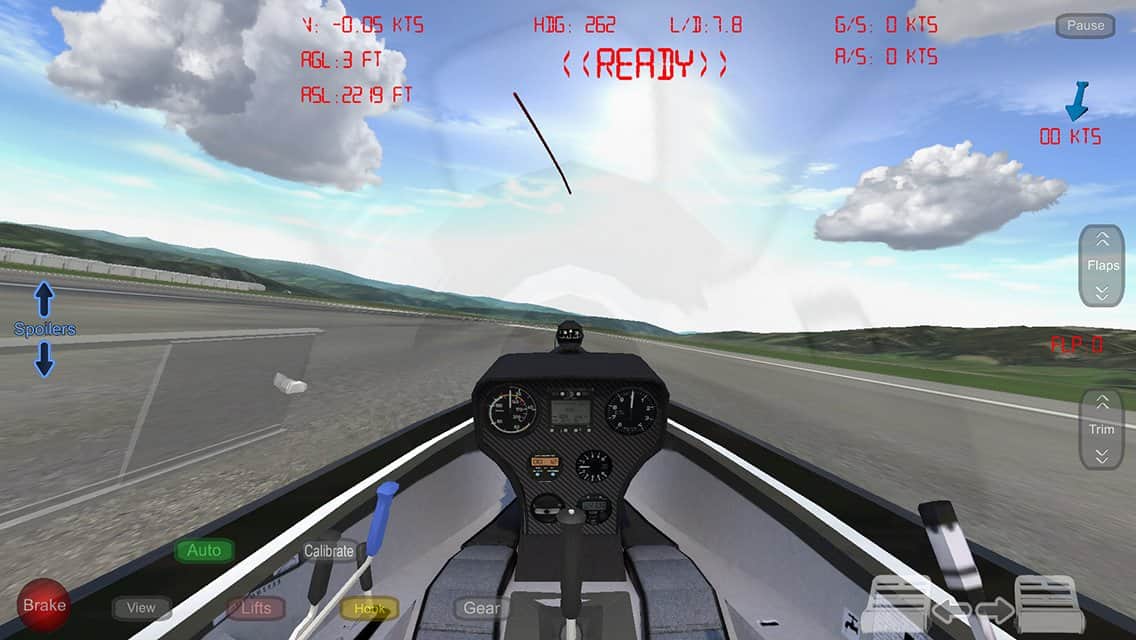The height and width of the screenshot is (640, 1136).
Task: Lower flaps with the Flaps down chevron
Action: click(1102, 292)
